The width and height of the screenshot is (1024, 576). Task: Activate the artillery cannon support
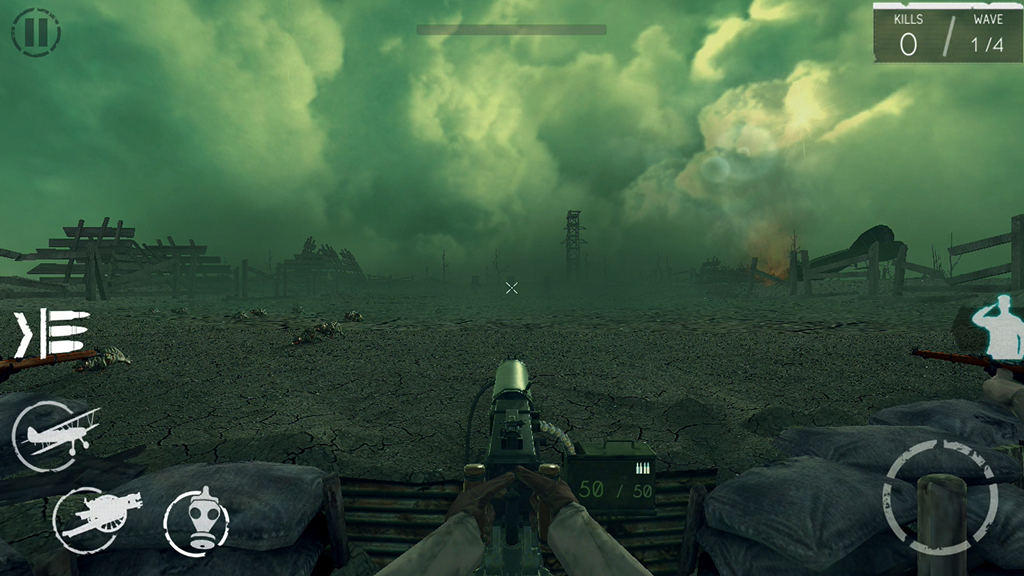(x=93, y=516)
